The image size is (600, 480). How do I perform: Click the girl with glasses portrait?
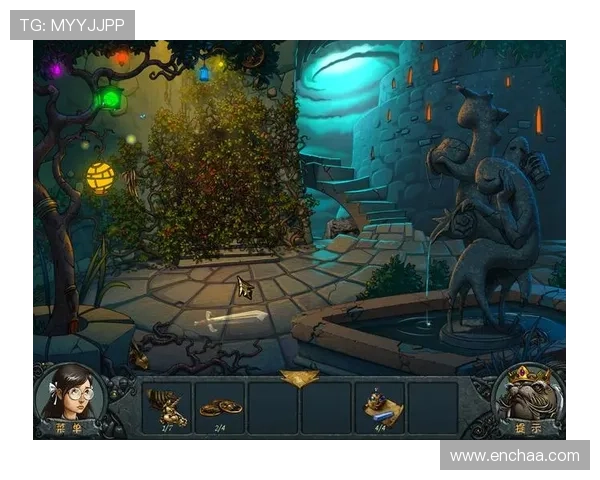coord(69,394)
